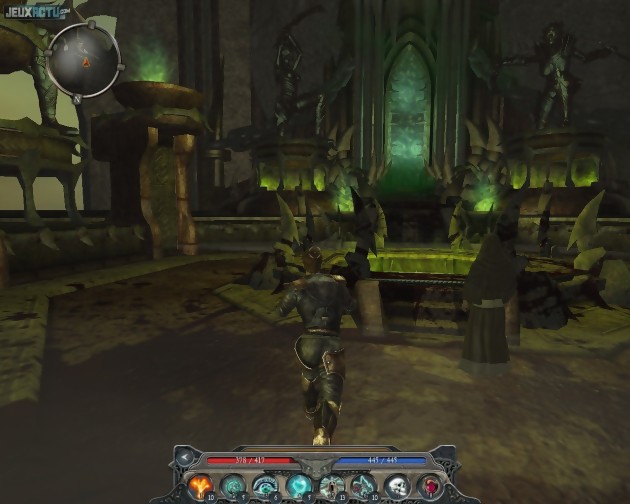Use the red rose item slot
The image size is (630, 504).
point(430,486)
